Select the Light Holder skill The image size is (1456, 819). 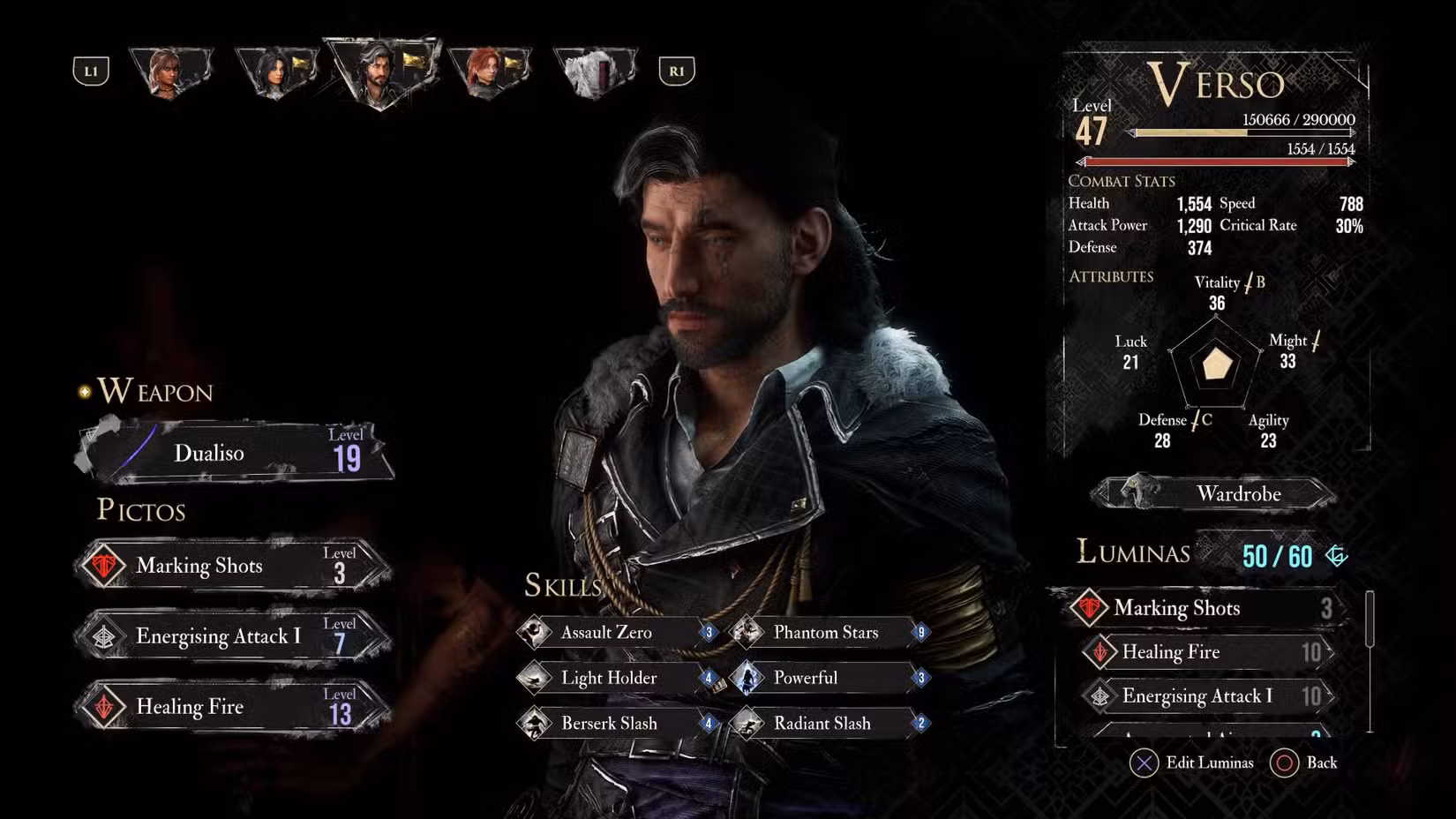[618, 678]
